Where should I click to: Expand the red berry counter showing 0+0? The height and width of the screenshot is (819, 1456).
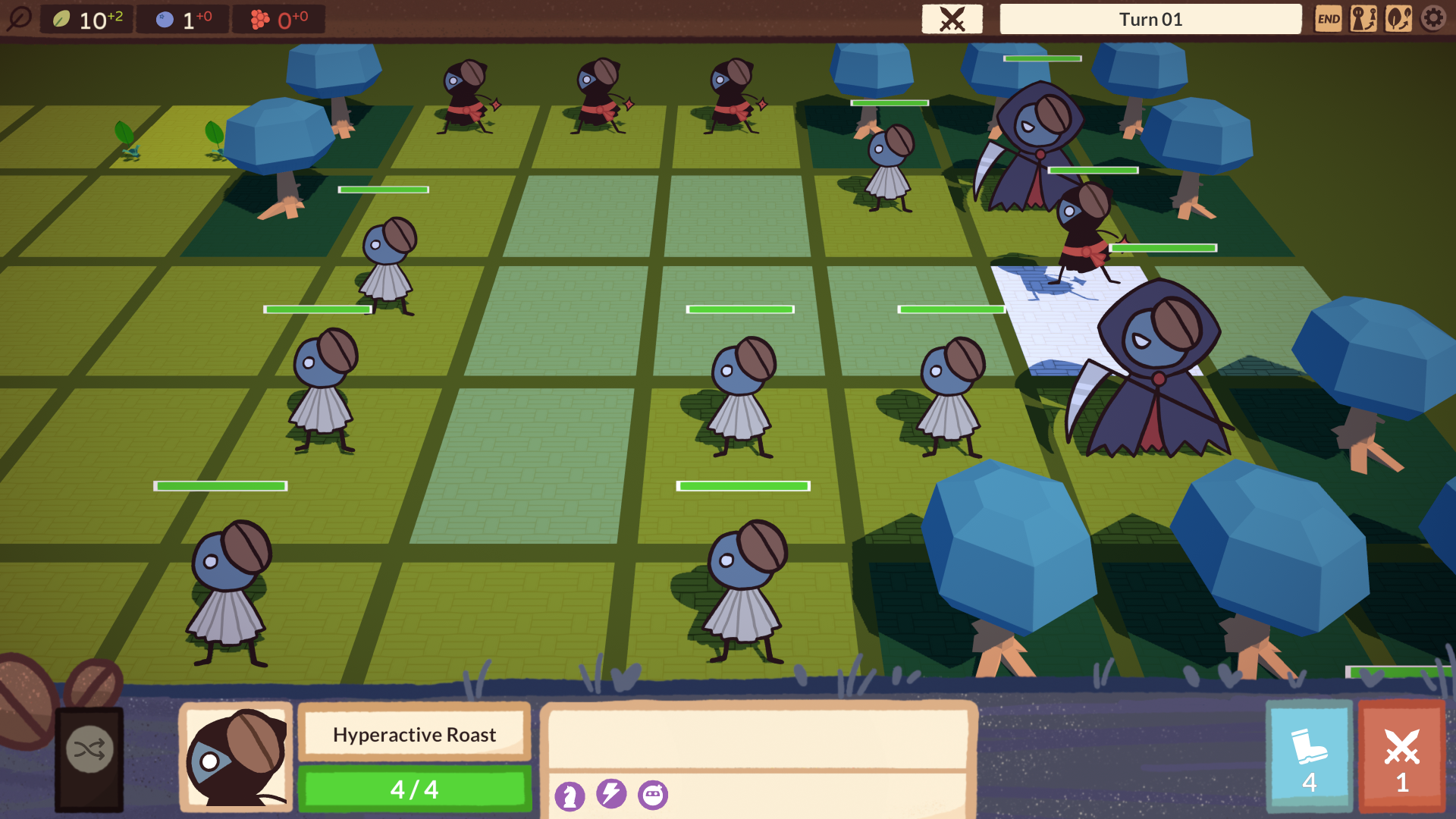click(x=279, y=19)
